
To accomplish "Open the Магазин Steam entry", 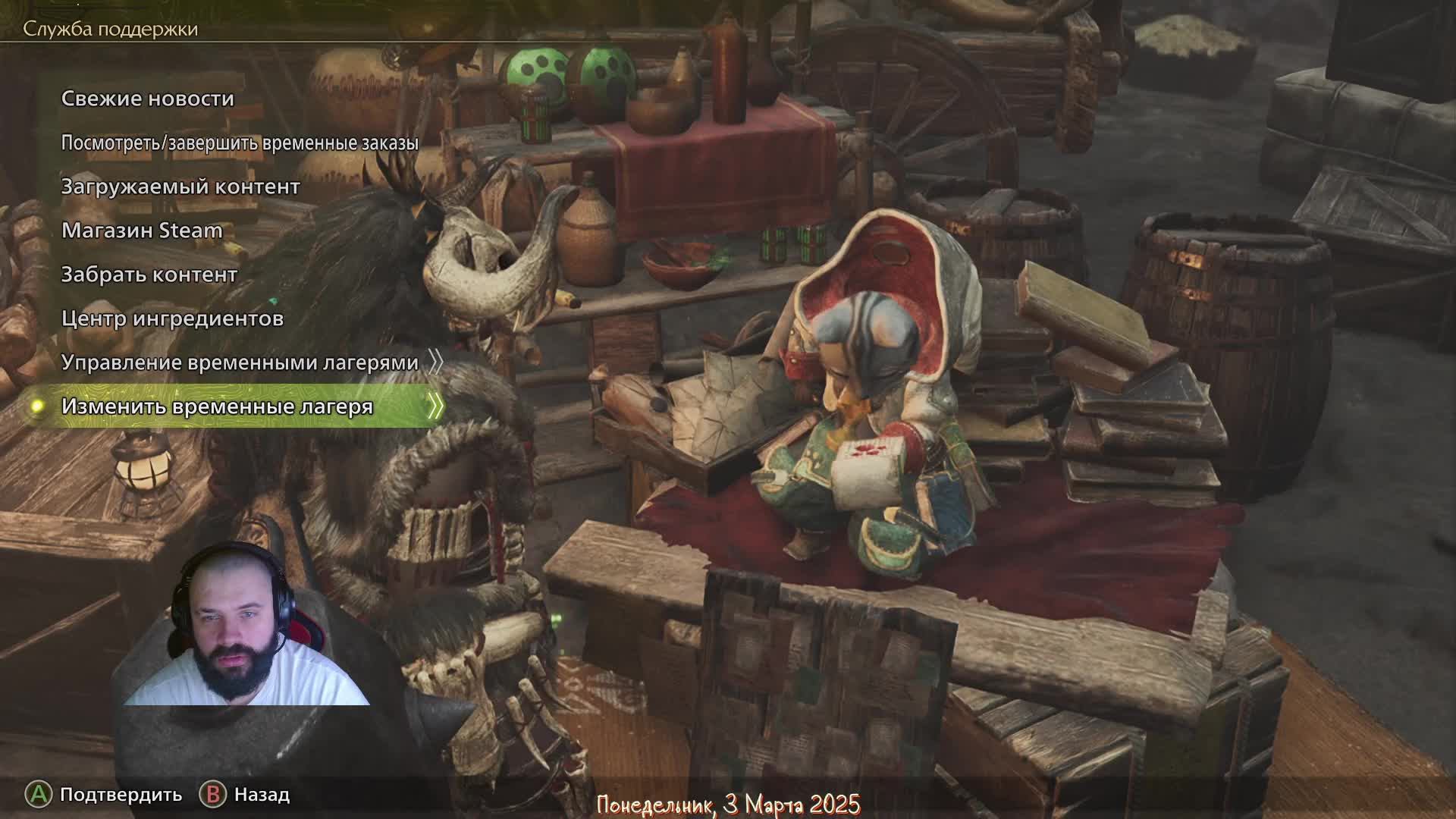I will 142,231.
